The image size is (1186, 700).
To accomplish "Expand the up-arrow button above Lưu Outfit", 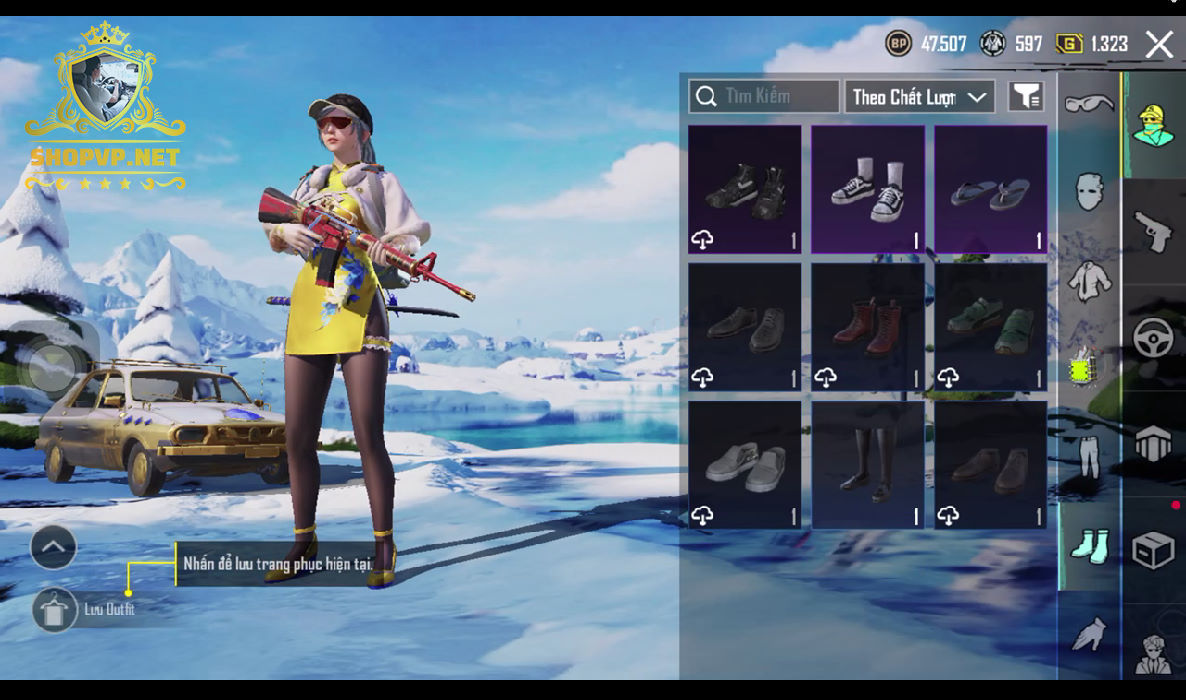I will pyautogui.click(x=54, y=547).
